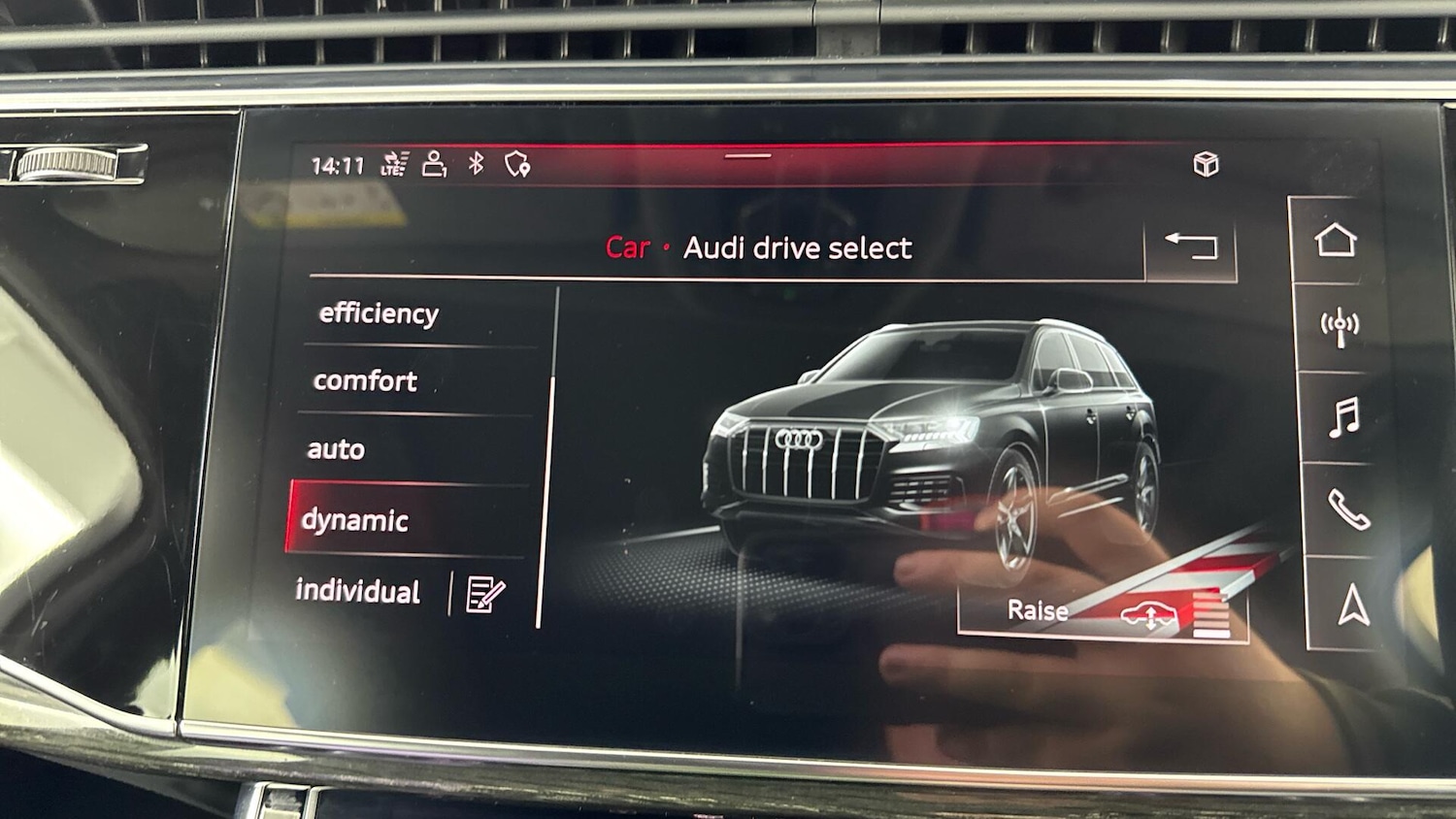Open Radio via the antenna sidebar icon
The image size is (1456, 819).
click(x=1339, y=327)
